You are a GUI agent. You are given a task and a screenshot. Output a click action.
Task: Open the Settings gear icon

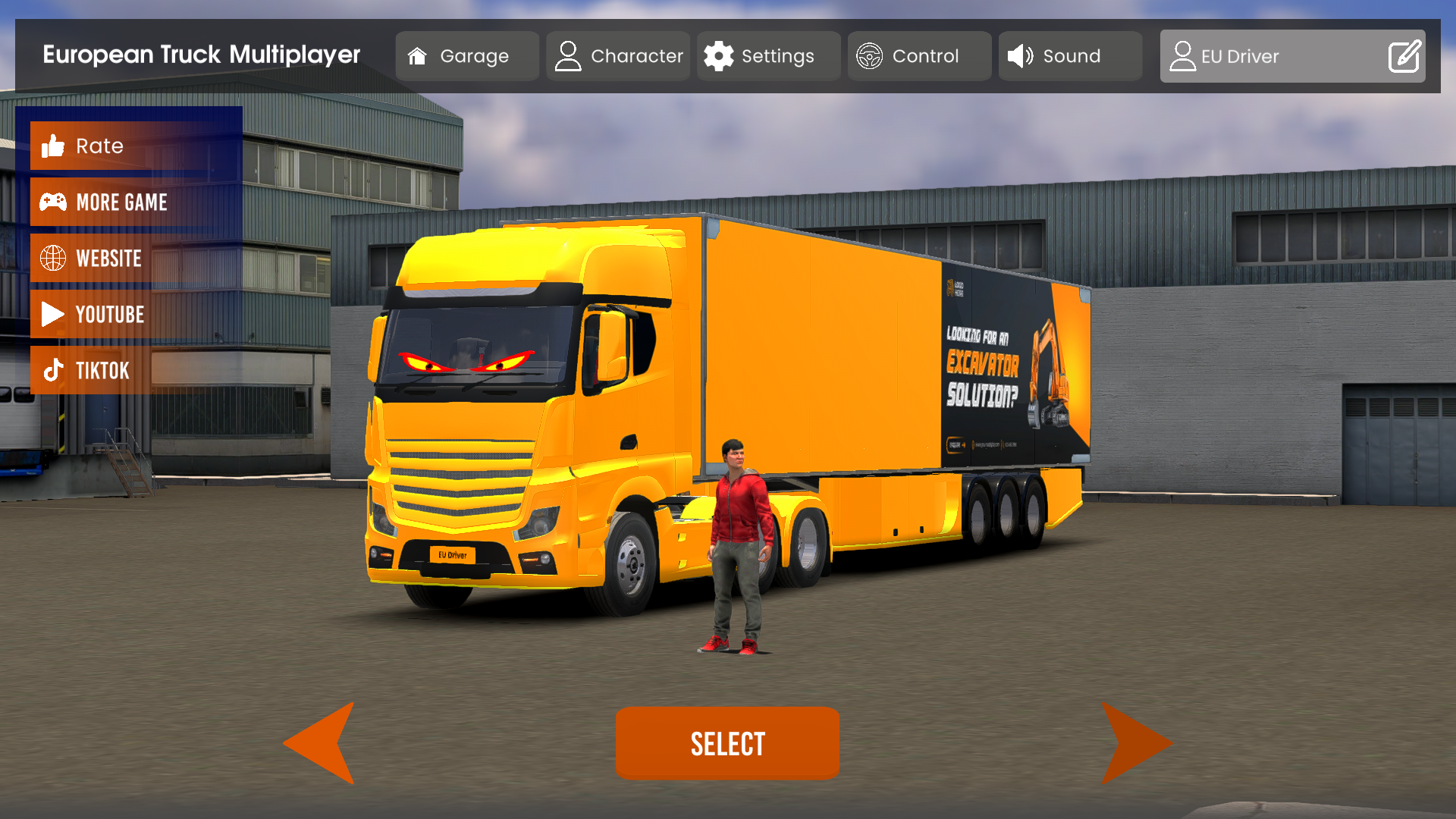(720, 55)
